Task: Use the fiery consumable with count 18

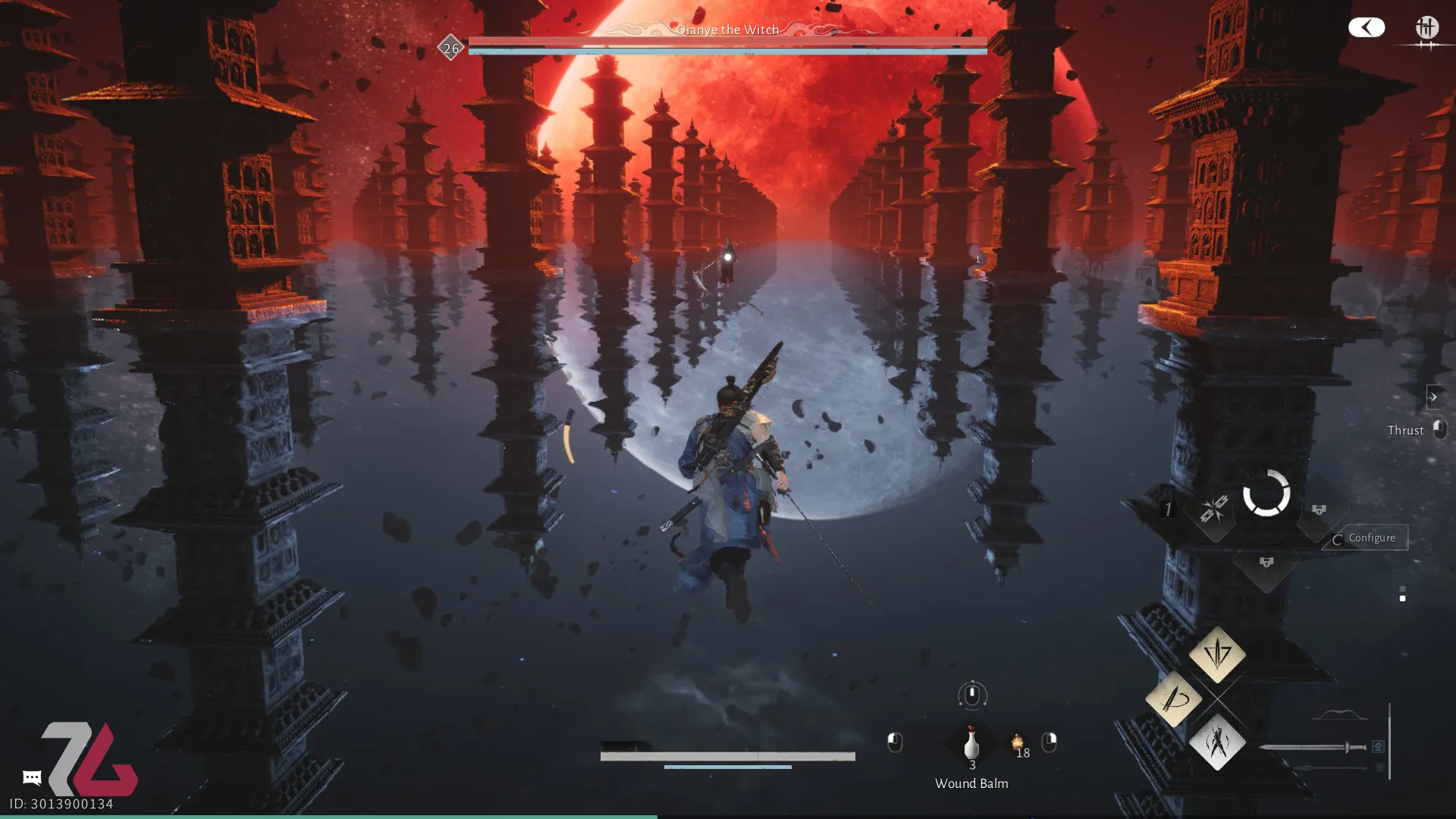Action: click(1018, 742)
